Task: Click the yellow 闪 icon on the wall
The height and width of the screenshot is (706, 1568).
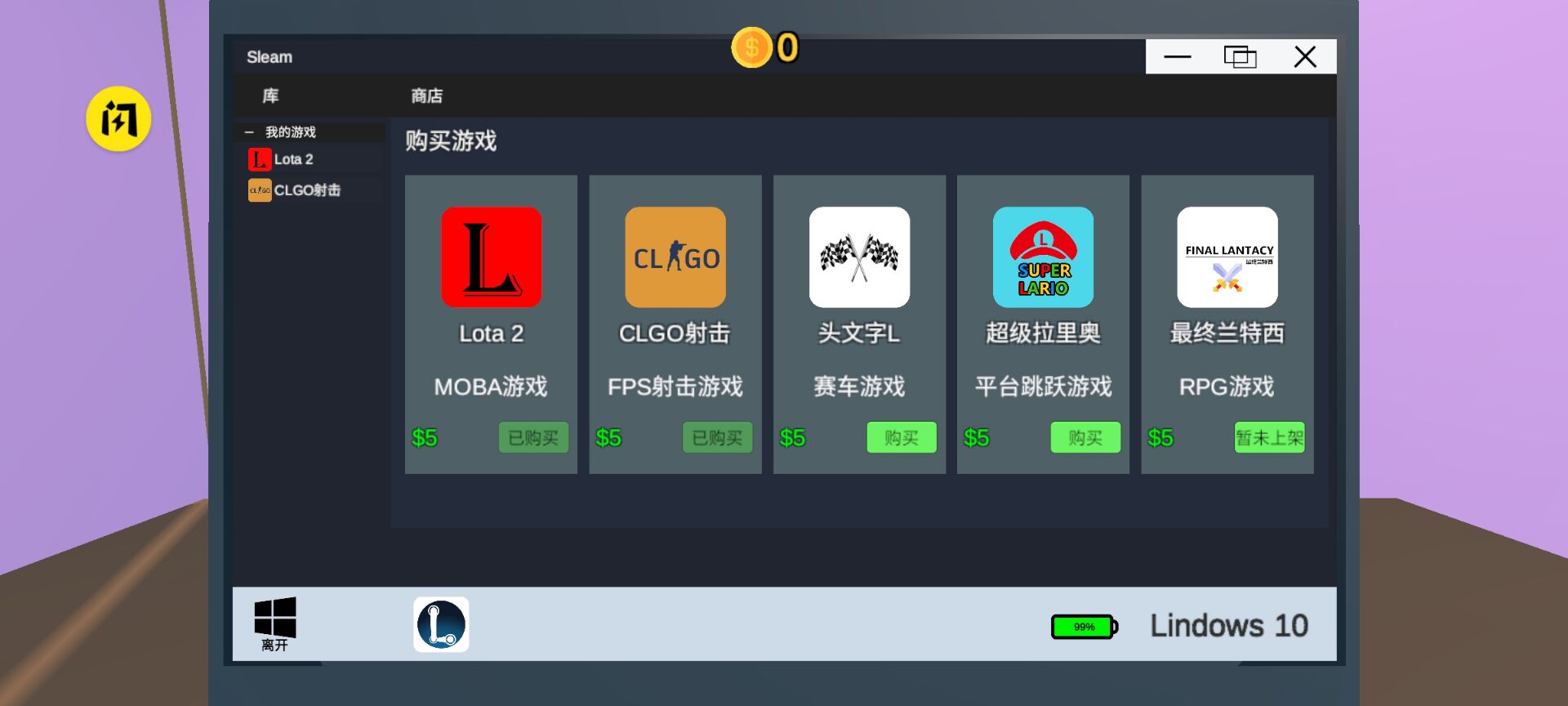Action: (118, 118)
